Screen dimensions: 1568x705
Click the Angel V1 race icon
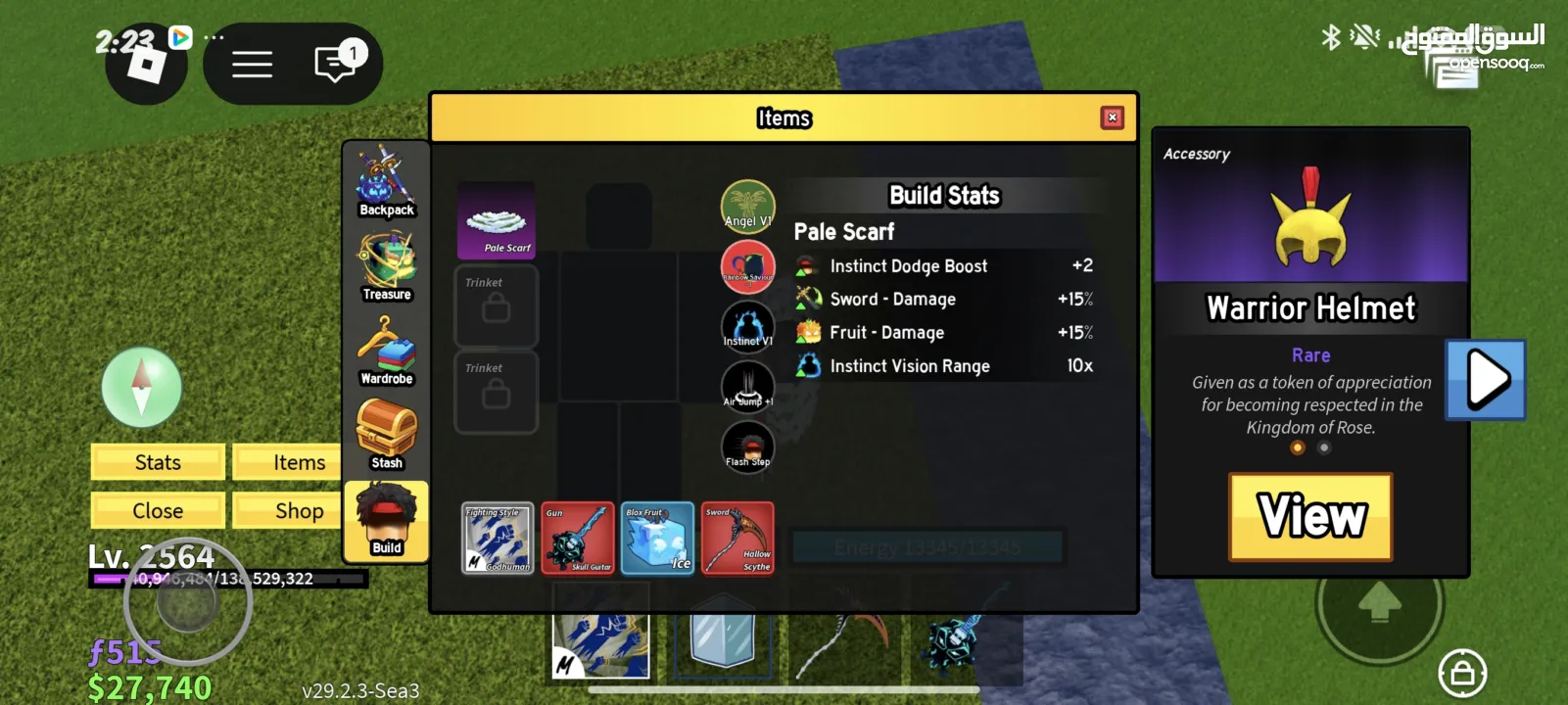[x=747, y=207]
